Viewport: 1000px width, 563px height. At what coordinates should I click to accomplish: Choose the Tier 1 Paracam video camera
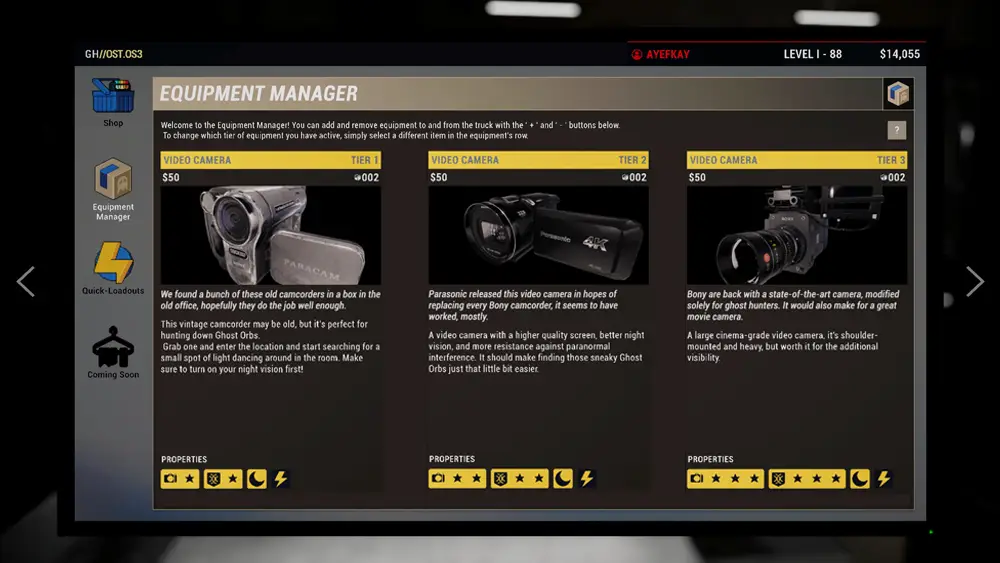(270, 235)
